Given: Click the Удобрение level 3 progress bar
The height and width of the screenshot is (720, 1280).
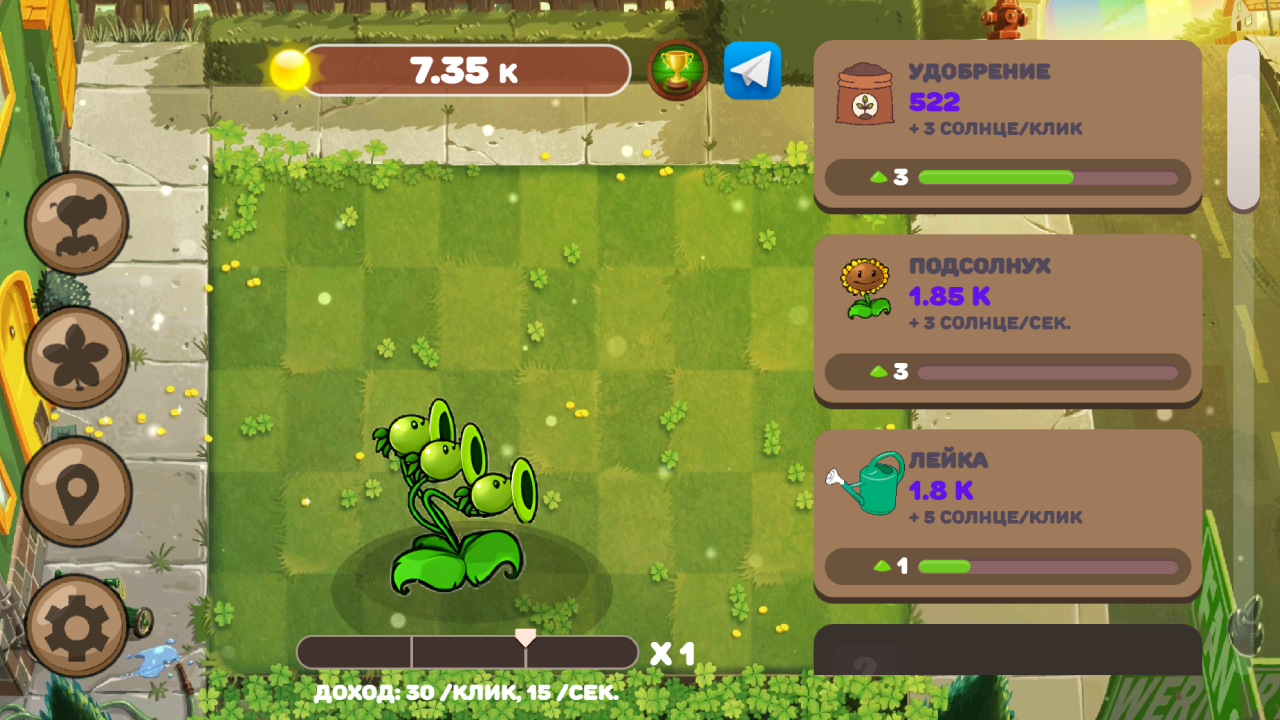Looking at the screenshot, I should 1005,178.
